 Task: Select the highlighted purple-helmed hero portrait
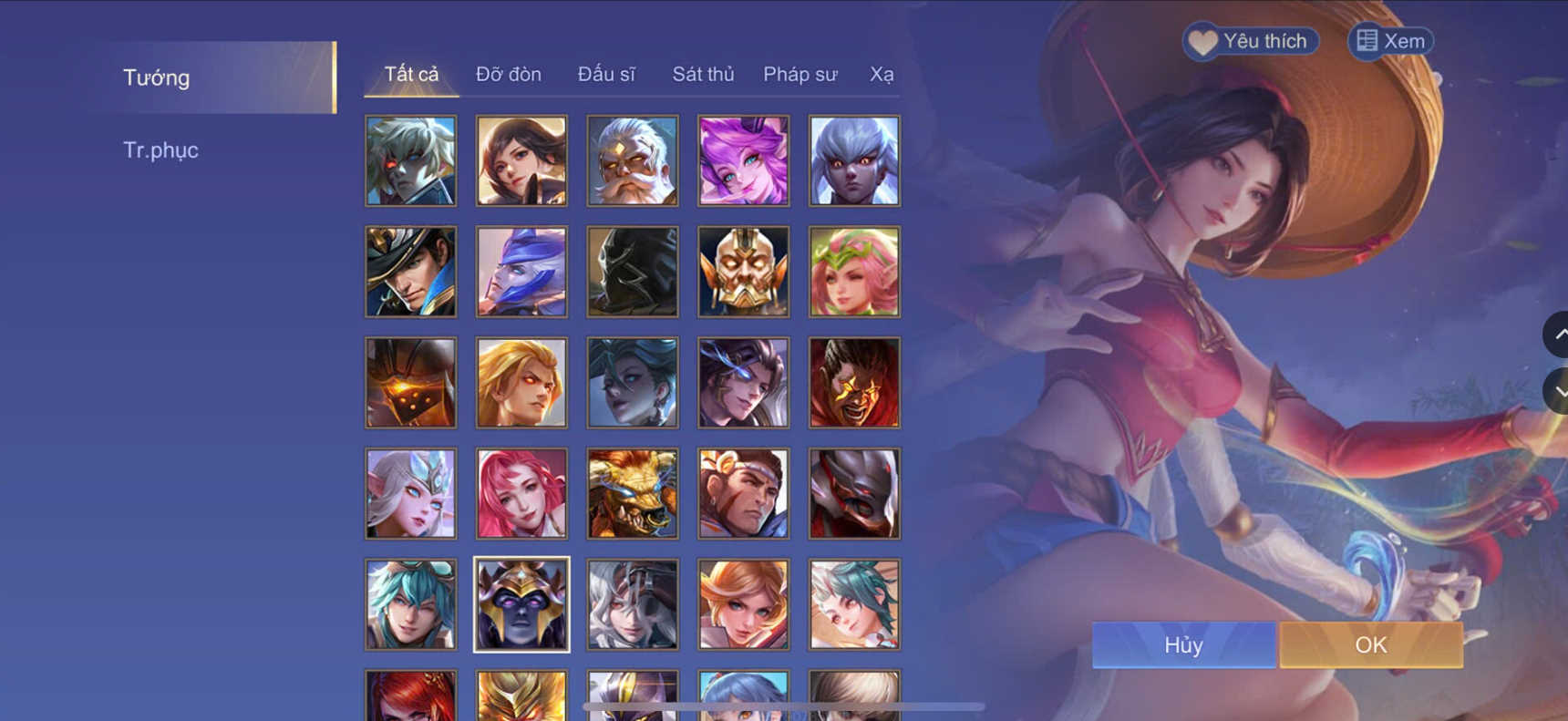pyautogui.click(x=521, y=603)
